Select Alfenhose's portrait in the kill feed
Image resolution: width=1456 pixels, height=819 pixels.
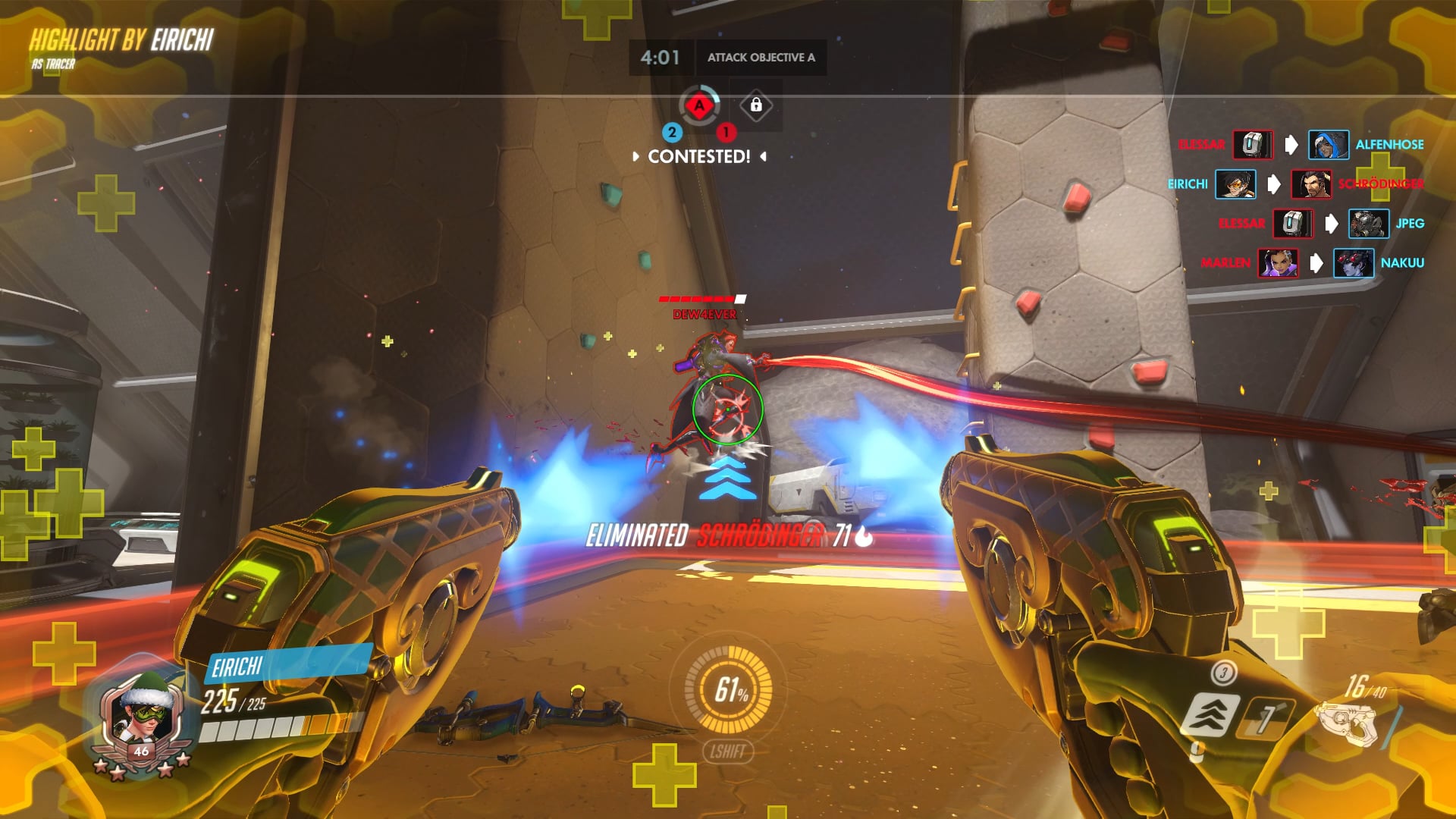point(1328,145)
